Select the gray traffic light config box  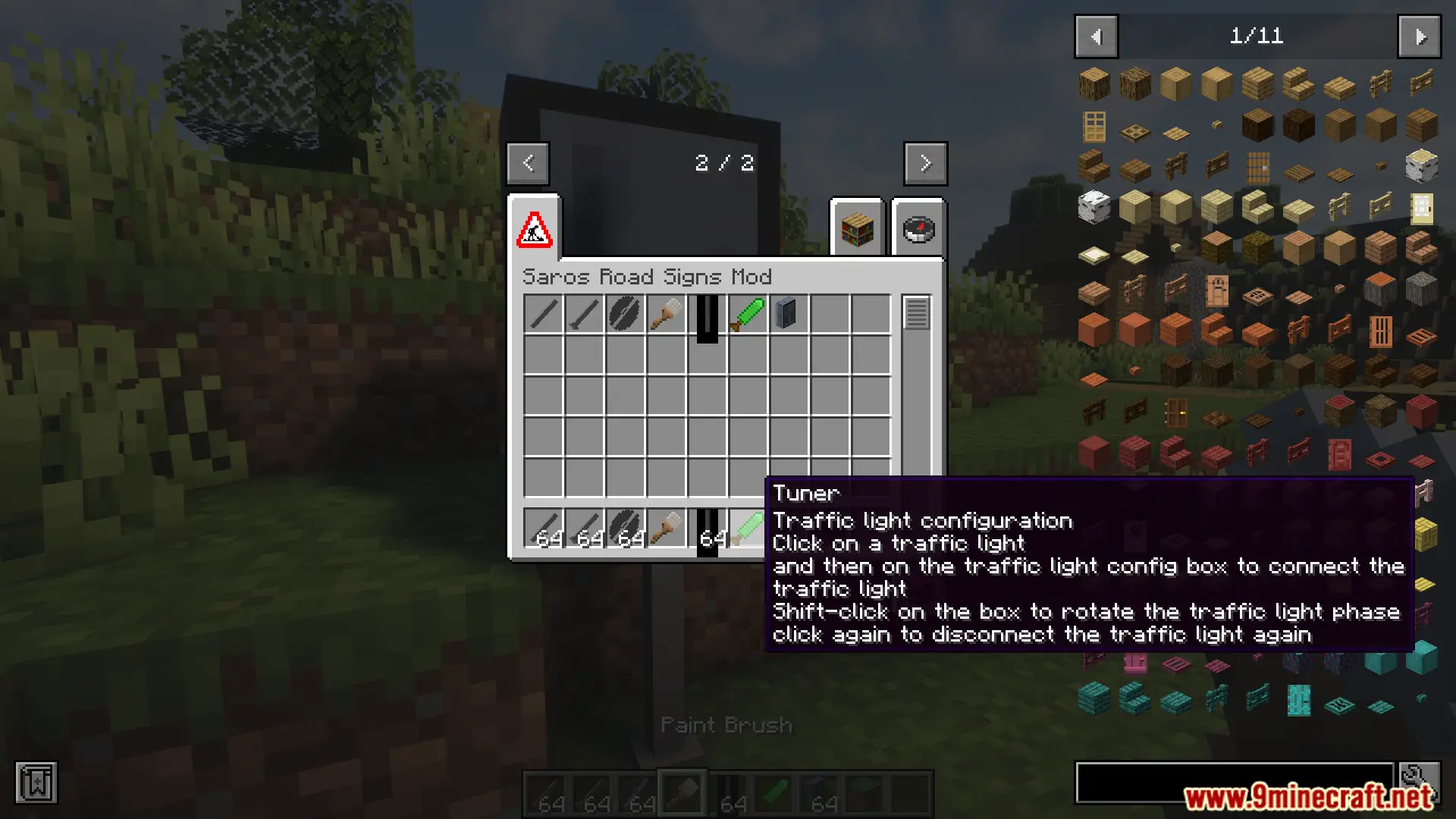click(788, 314)
